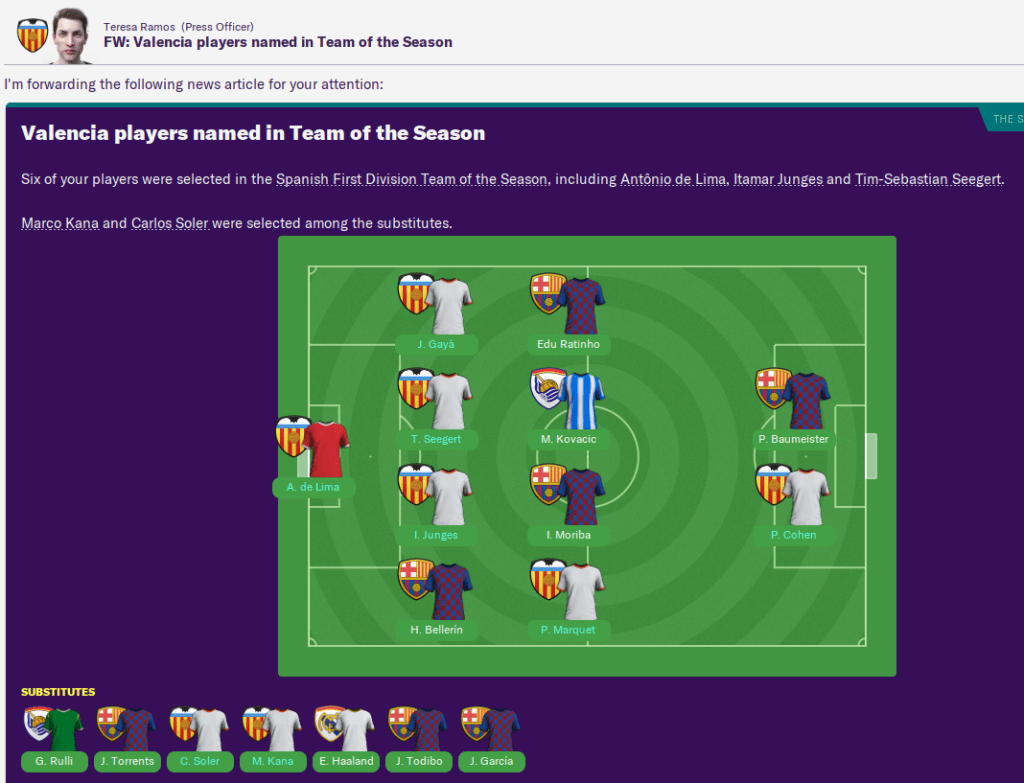Open Antônio de Lima's profile link in article

coord(672,180)
